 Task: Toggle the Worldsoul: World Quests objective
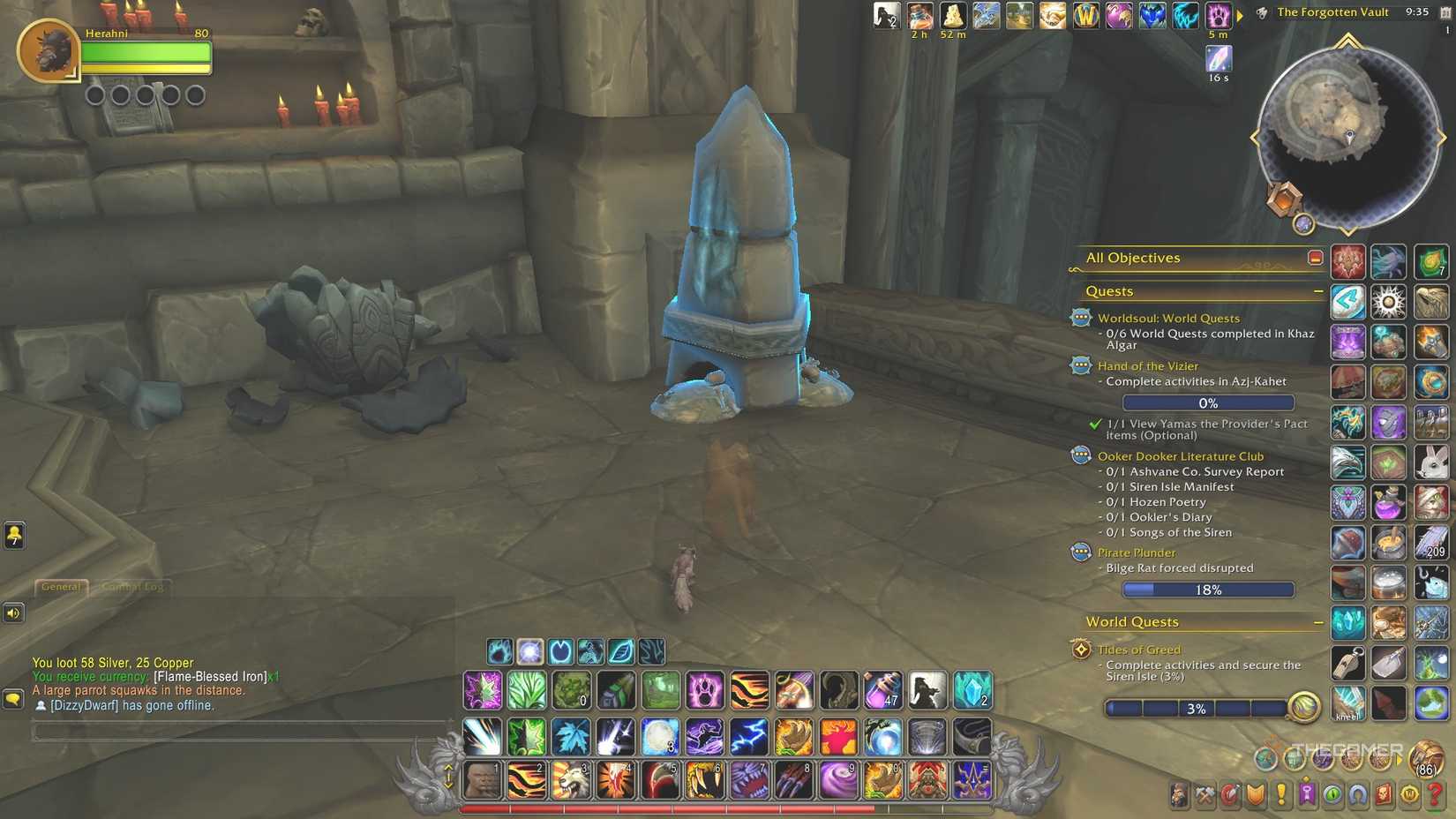pyautogui.click(x=1170, y=318)
